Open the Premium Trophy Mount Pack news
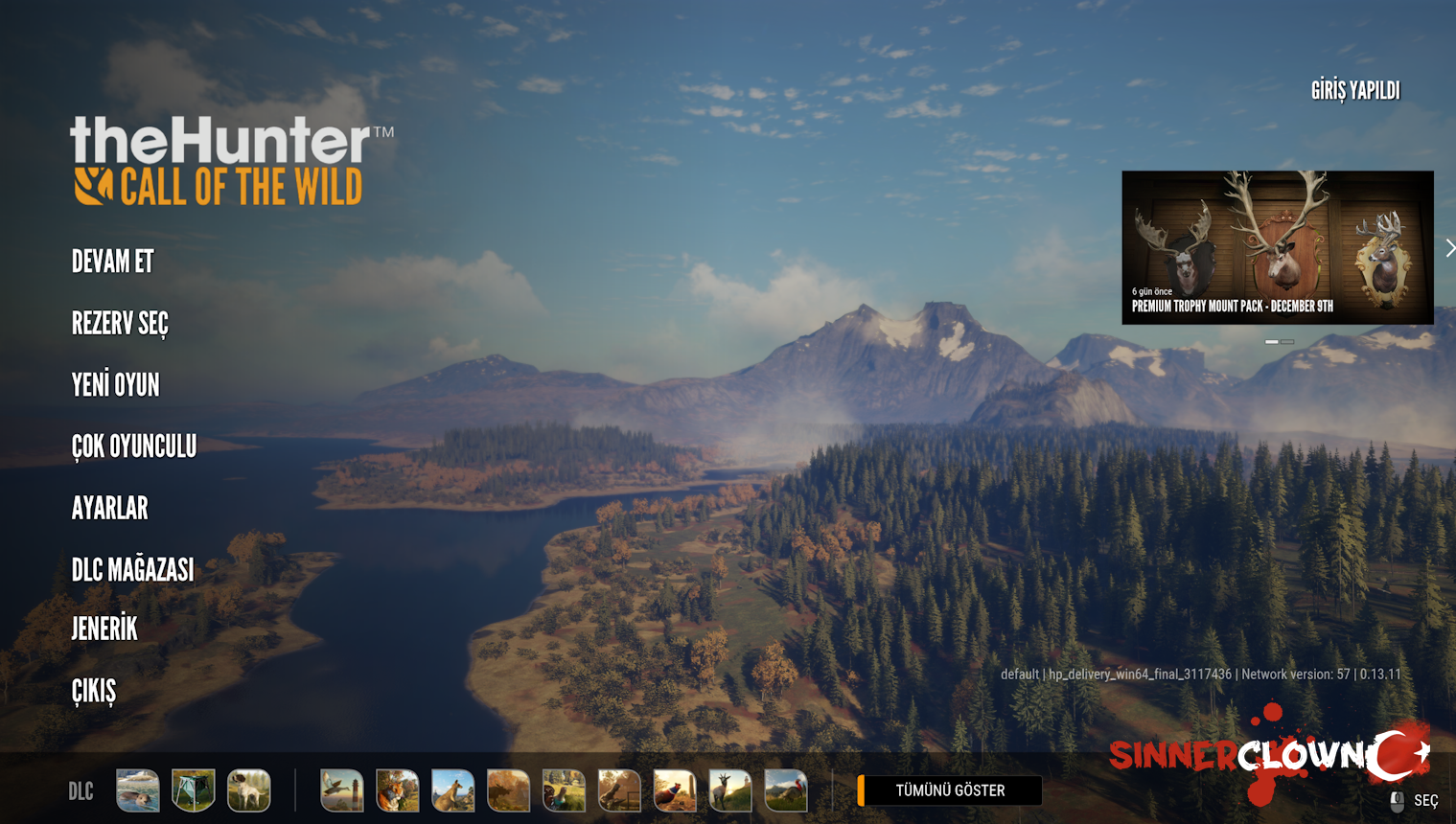Viewport: 1456px width, 824px height. (1277, 247)
